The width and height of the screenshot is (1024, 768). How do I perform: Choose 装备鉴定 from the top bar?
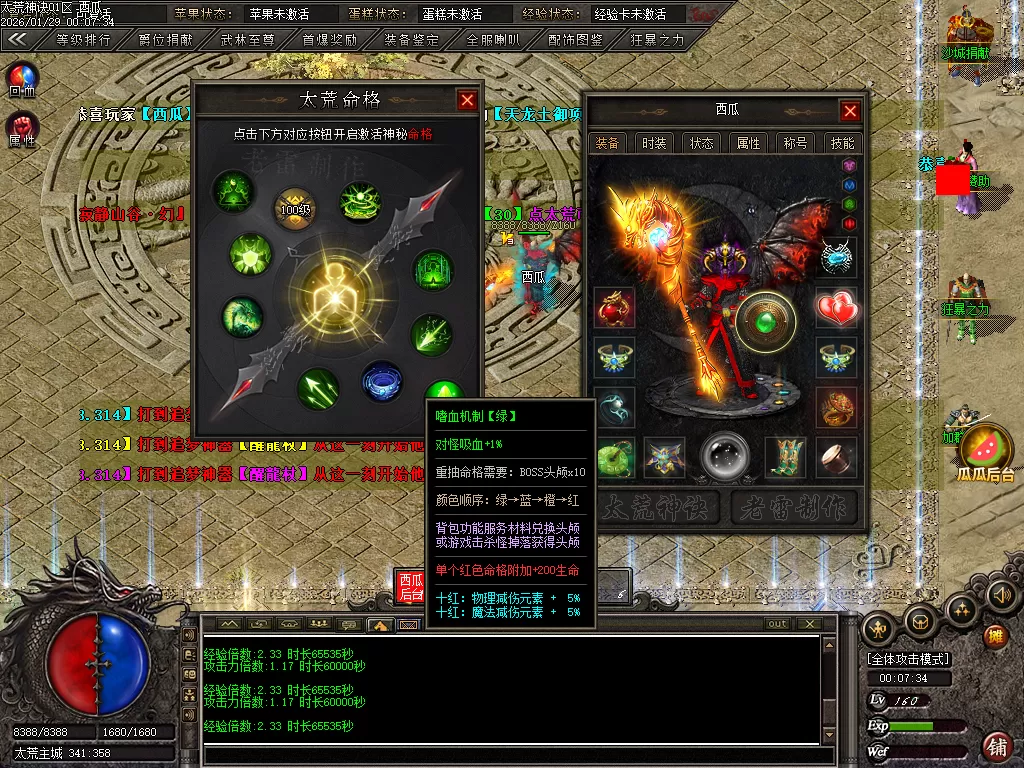pos(411,40)
